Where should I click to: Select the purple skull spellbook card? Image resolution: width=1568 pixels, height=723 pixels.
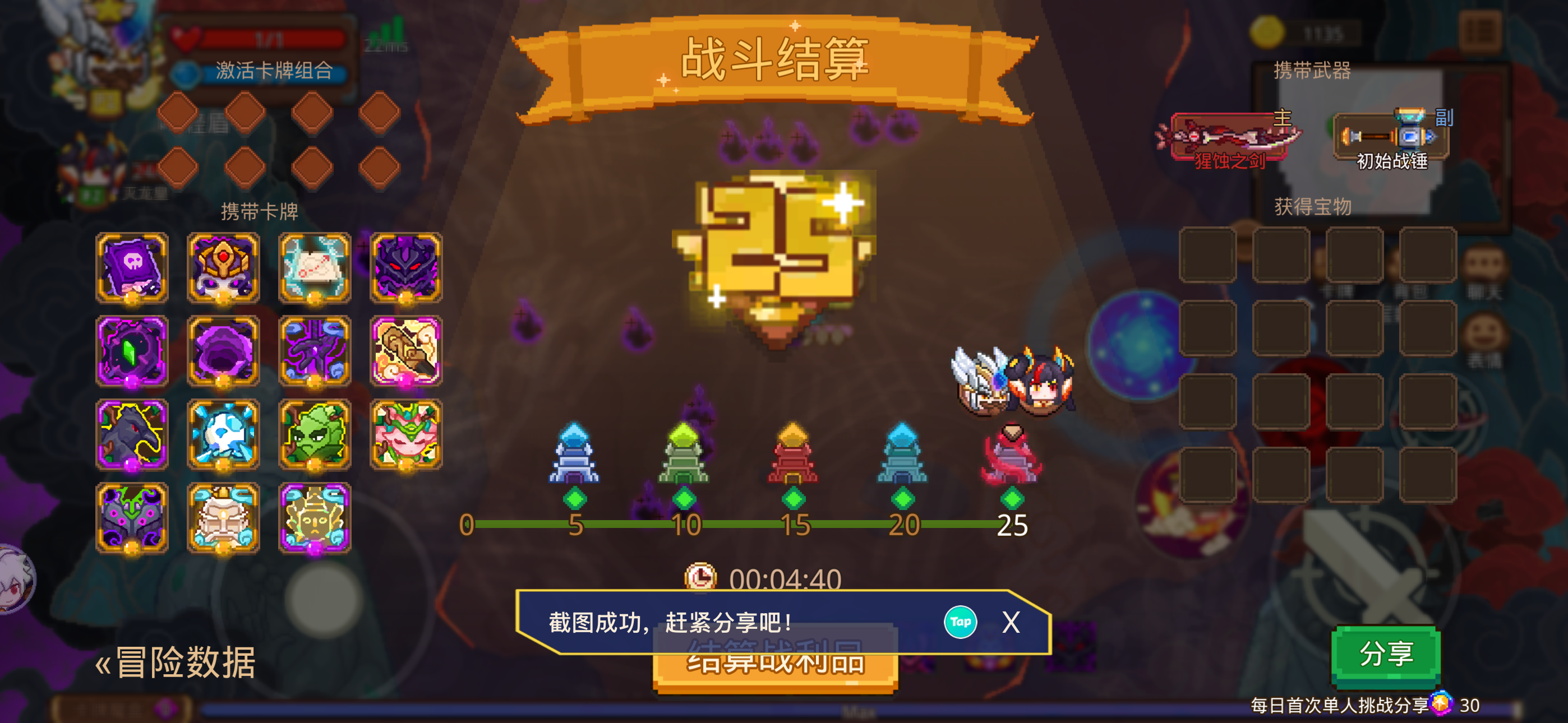tap(132, 268)
